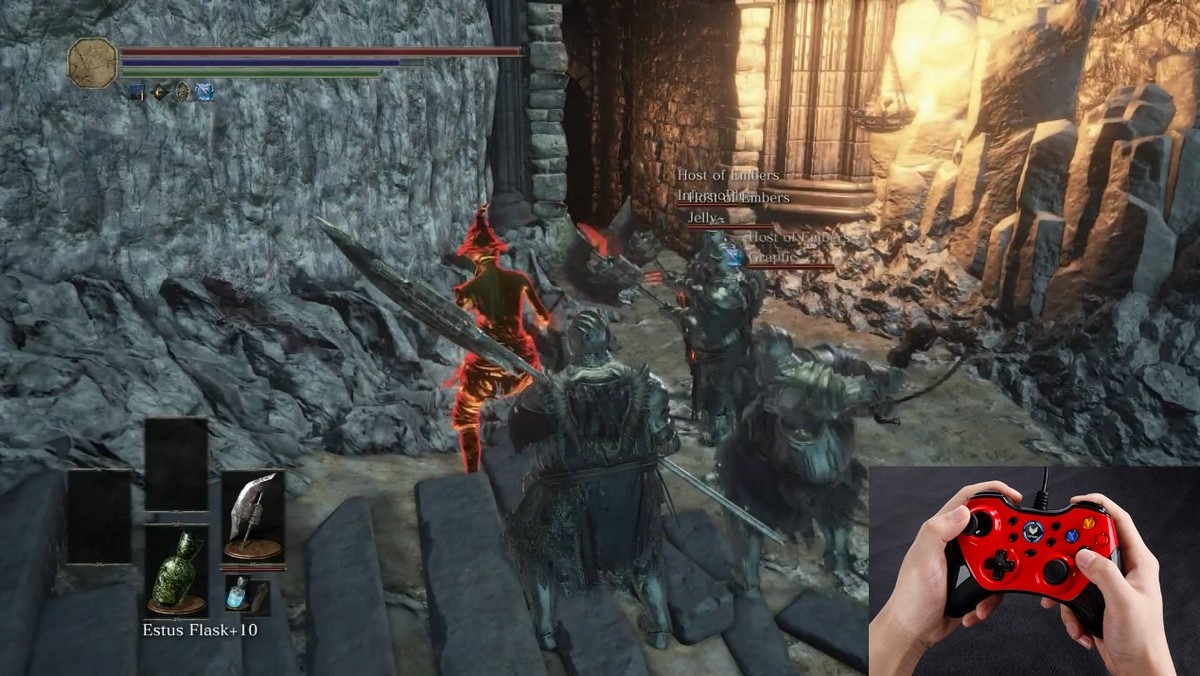Click the black diamond-shaped status icon
Viewport: 1200px width, 676px height.
(160, 93)
